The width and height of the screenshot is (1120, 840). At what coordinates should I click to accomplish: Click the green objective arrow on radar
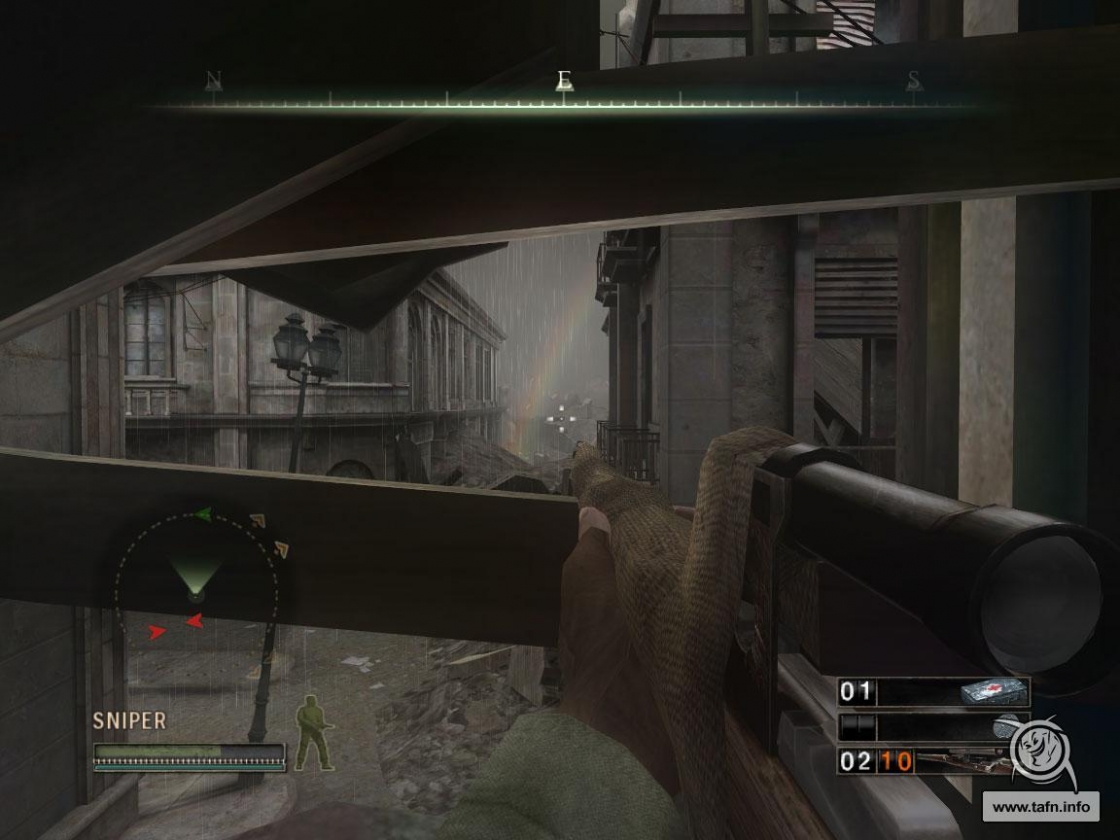tap(204, 514)
